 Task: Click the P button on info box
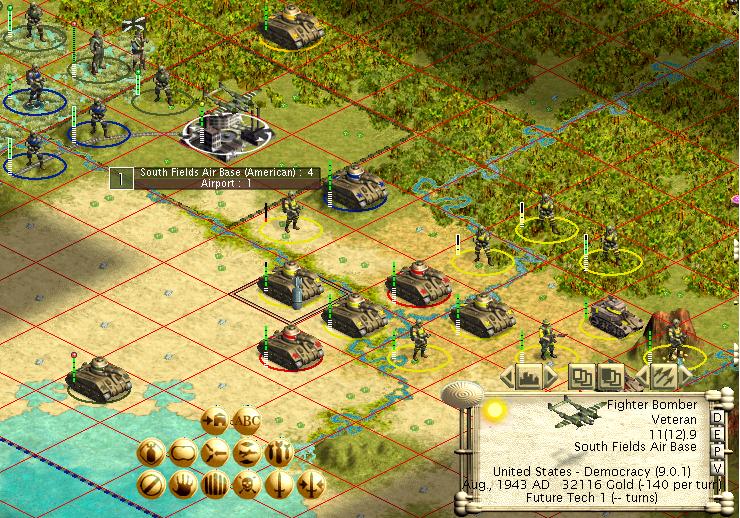click(717, 450)
